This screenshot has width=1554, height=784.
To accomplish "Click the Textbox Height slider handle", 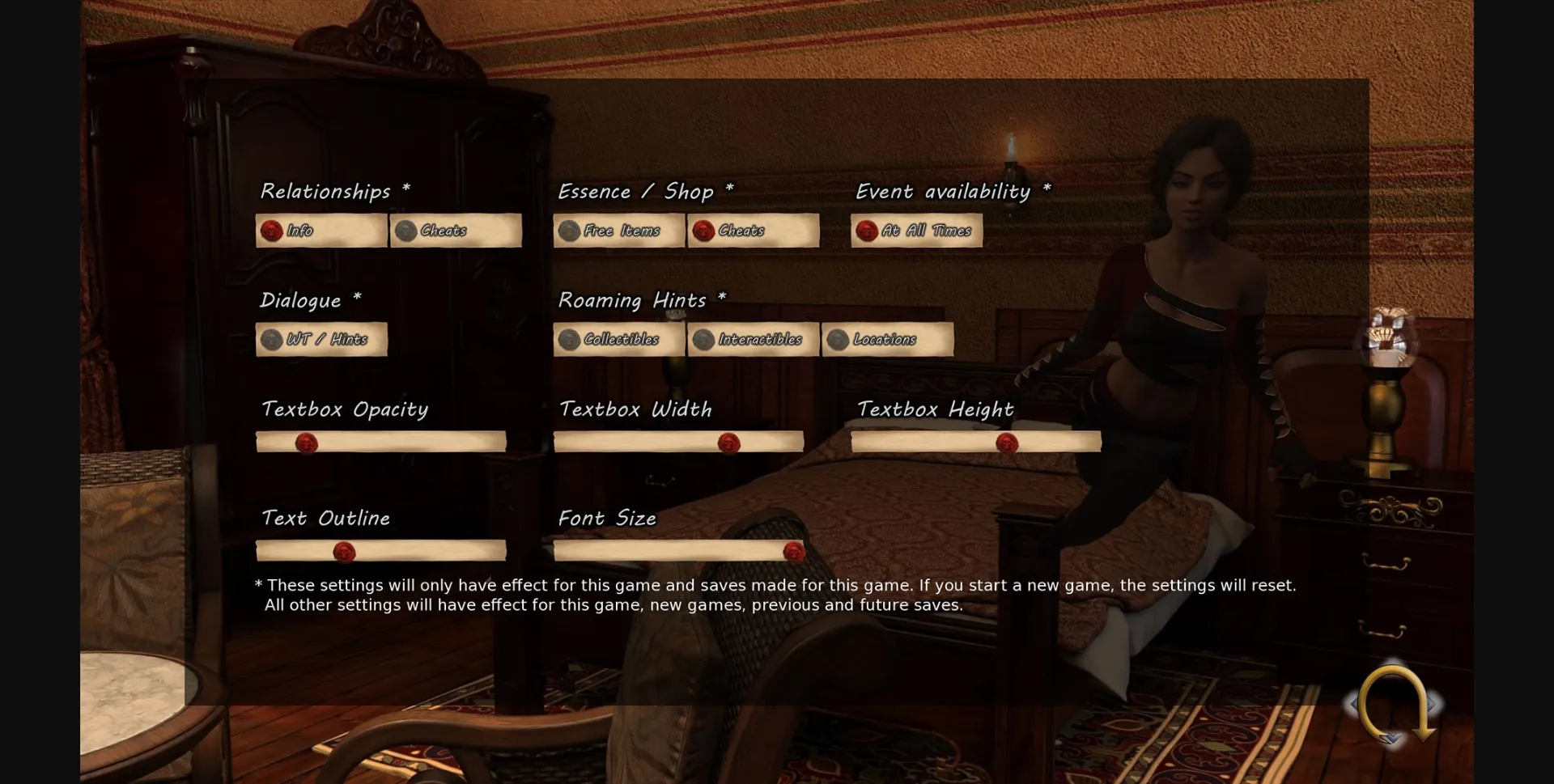I will pyautogui.click(x=1006, y=442).
